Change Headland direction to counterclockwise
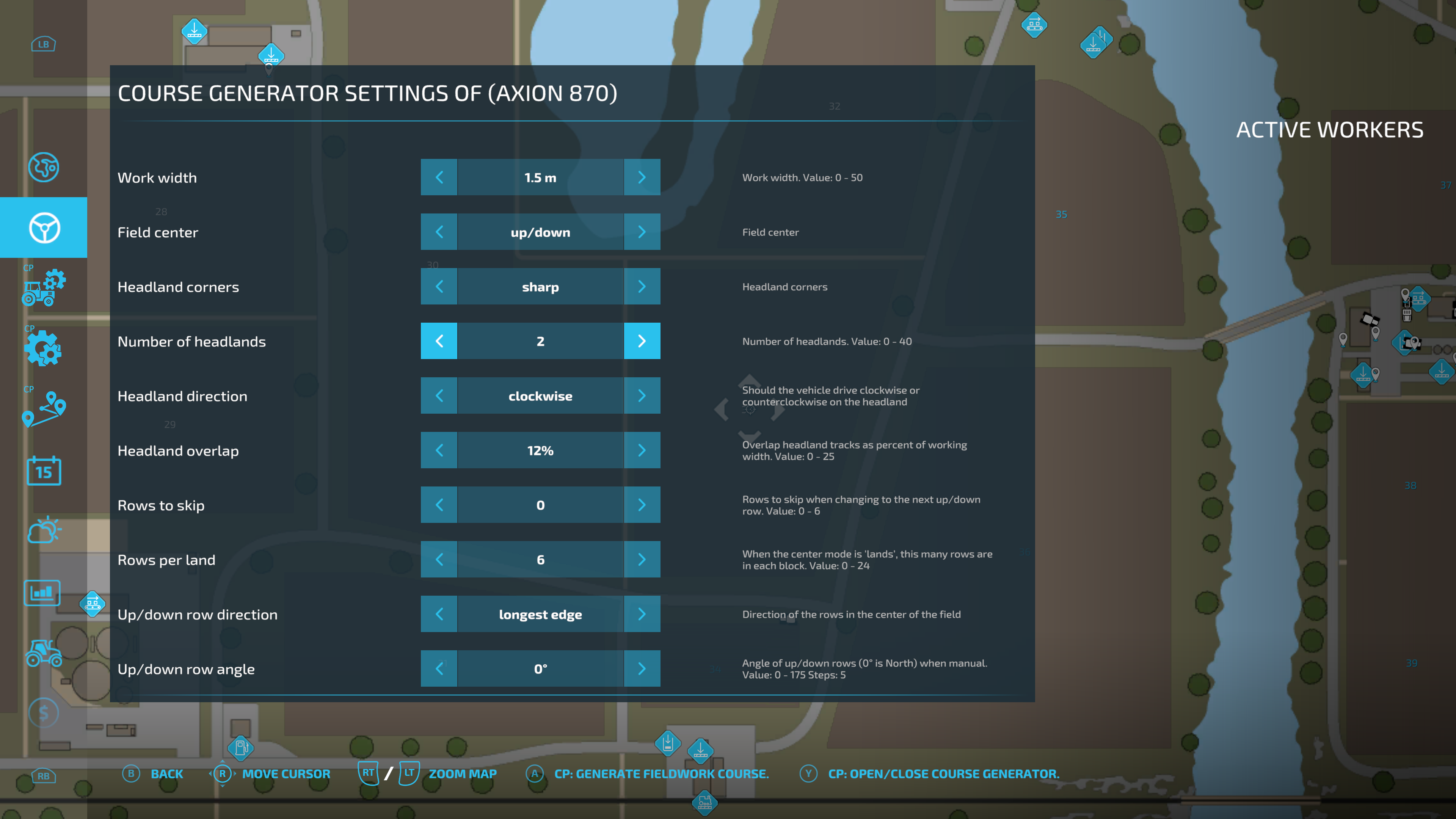This screenshot has width=1456, height=819. coord(439,395)
